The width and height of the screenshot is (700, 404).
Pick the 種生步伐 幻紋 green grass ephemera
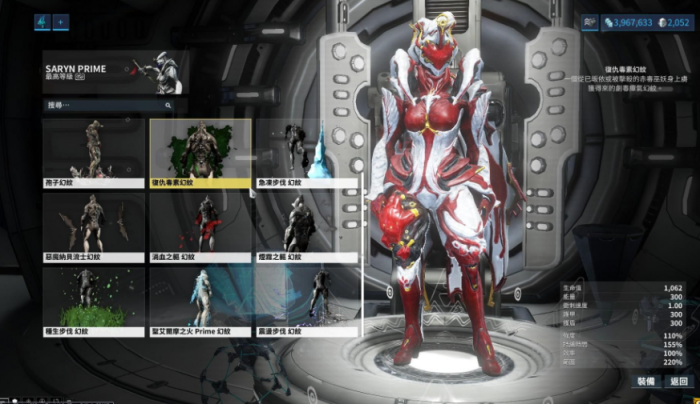[93, 301]
